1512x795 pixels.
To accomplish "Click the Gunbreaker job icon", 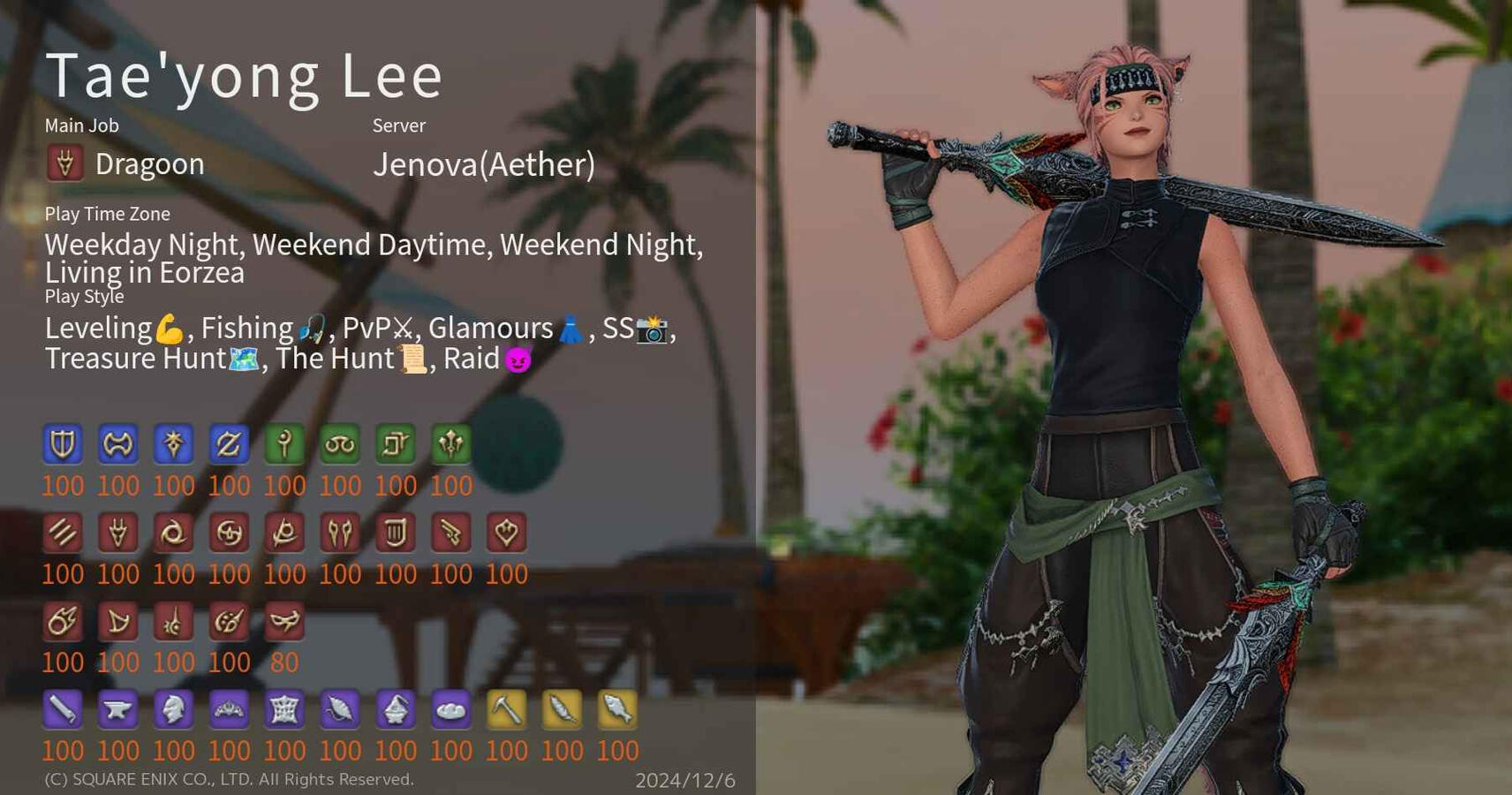I will pos(230,444).
